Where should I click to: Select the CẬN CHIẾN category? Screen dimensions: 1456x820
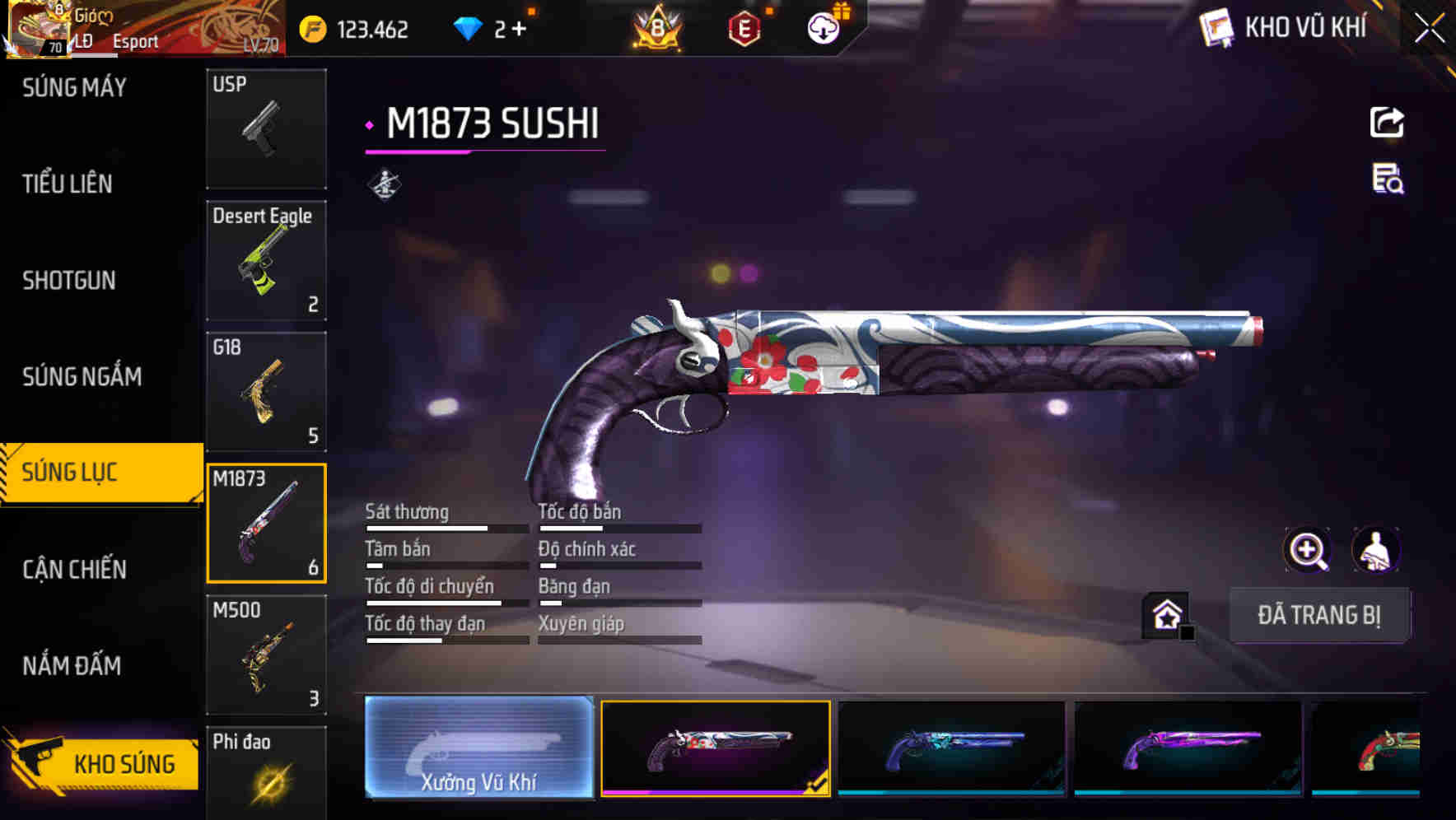74,569
